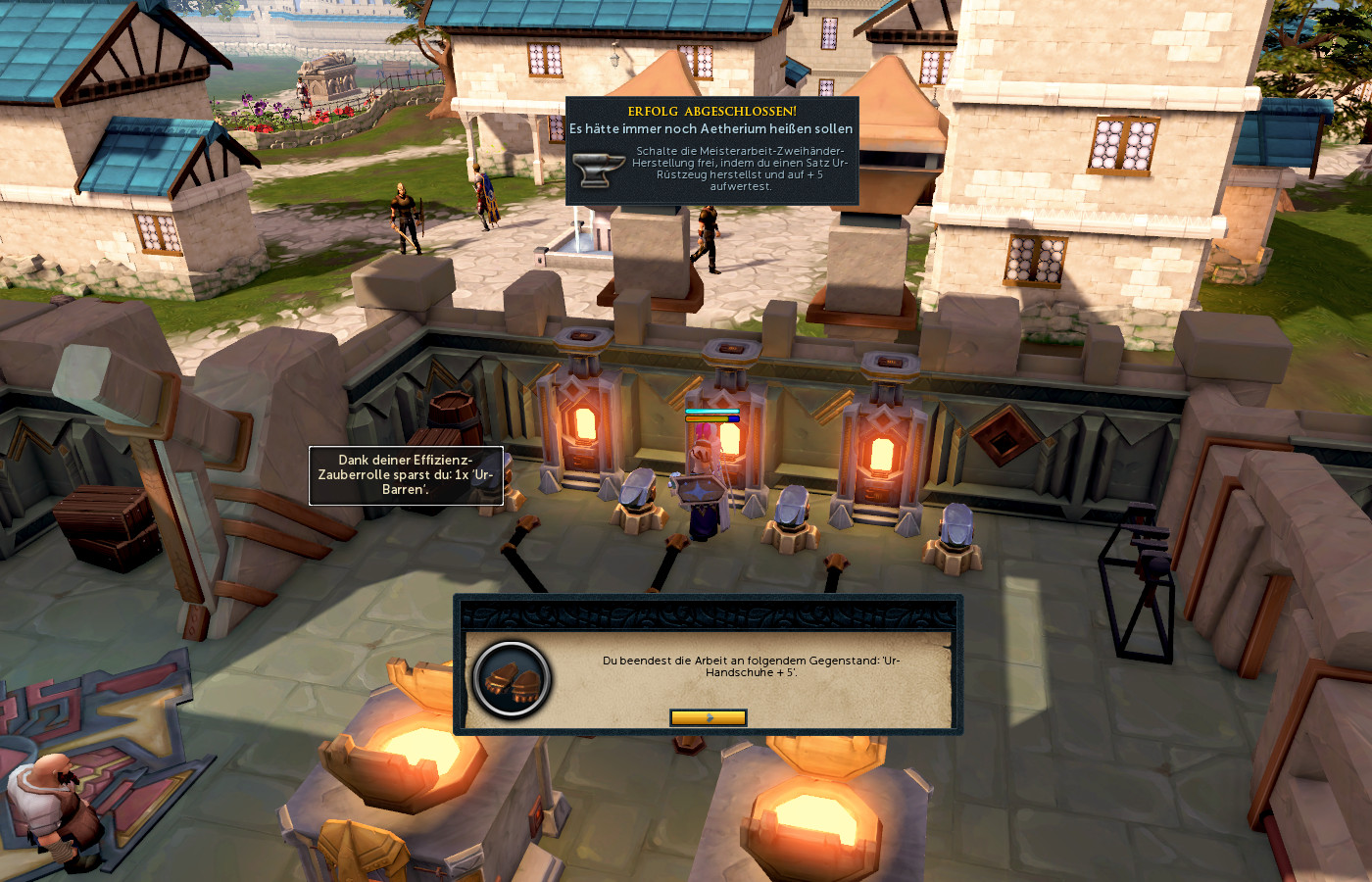Continue the dialogue with the yellow arrow button
This screenshot has width=1372, height=882.
(708, 717)
